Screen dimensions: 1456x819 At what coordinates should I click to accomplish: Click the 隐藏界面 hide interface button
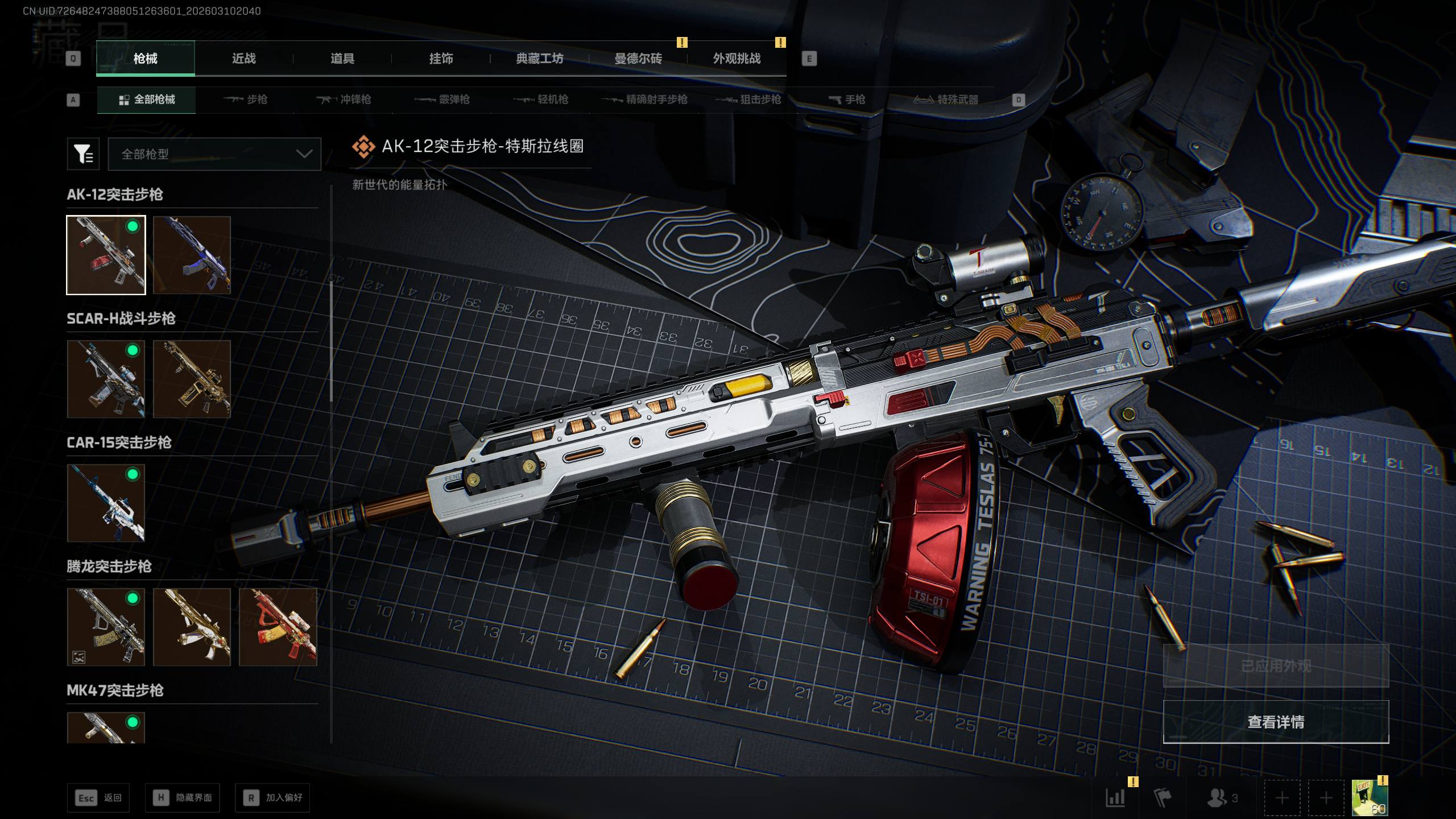pyautogui.click(x=183, y=798)
